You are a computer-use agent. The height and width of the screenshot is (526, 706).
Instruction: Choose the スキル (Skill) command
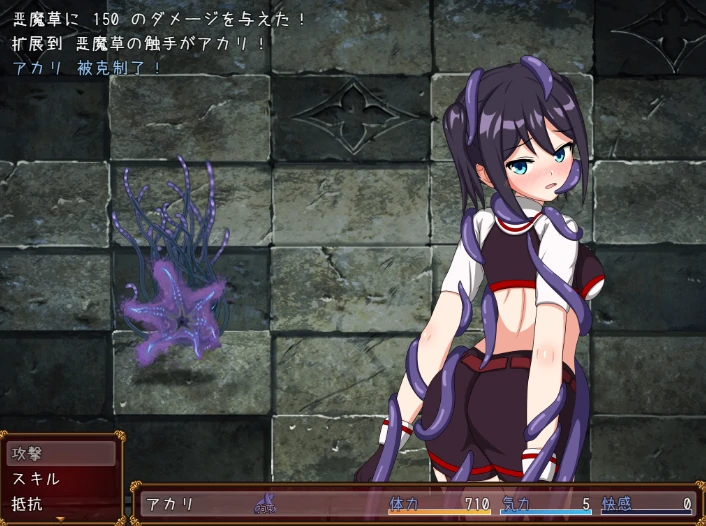tap(60, 478)
